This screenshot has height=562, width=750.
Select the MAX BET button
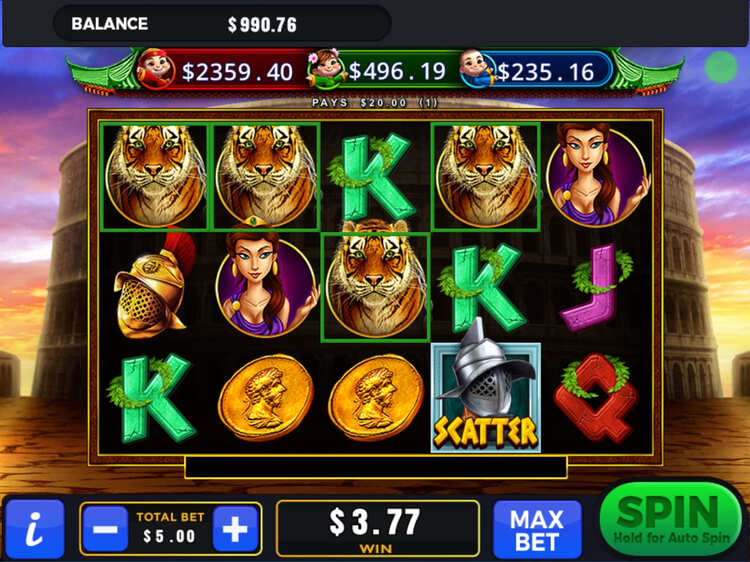[x=537, y=528]
